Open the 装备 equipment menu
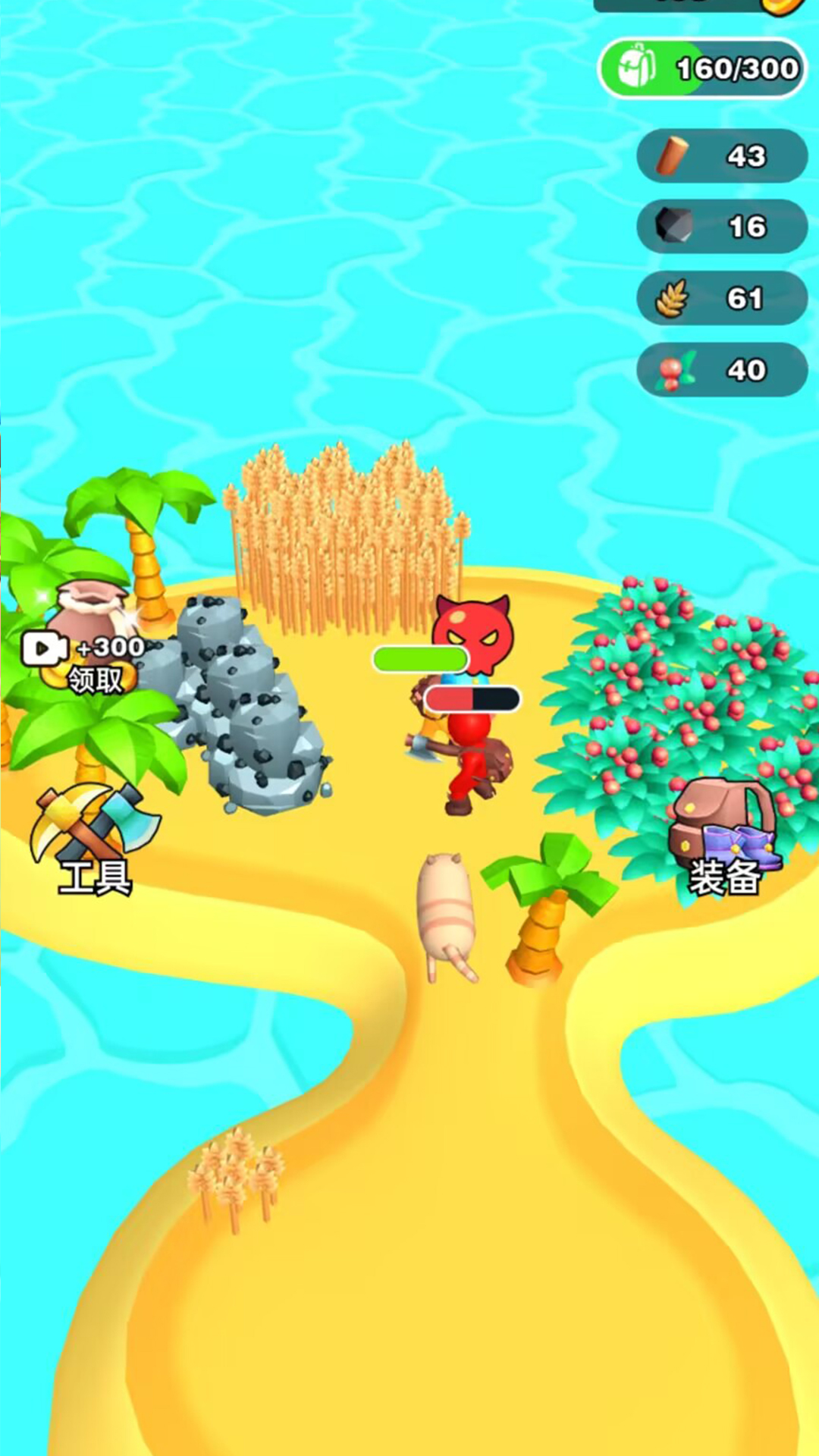819x1456 pixels. [724, 839]
